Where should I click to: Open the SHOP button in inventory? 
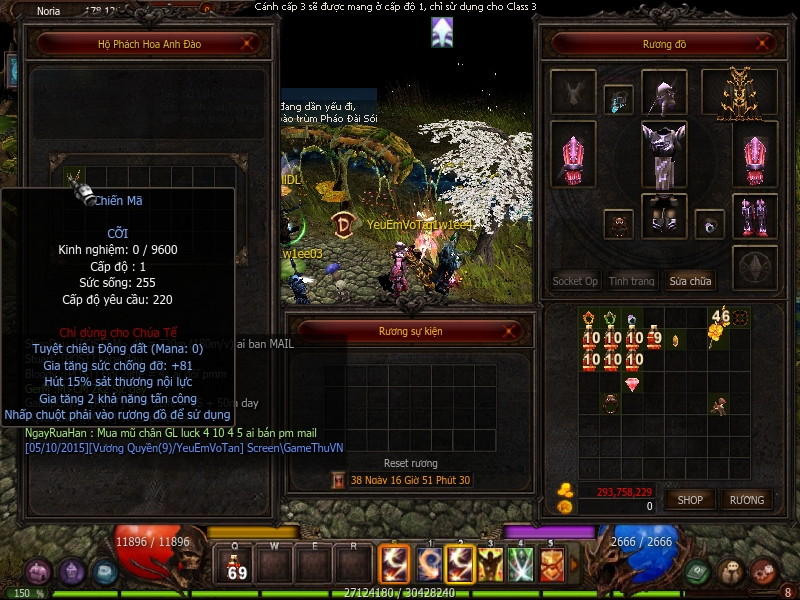(690, 499)
